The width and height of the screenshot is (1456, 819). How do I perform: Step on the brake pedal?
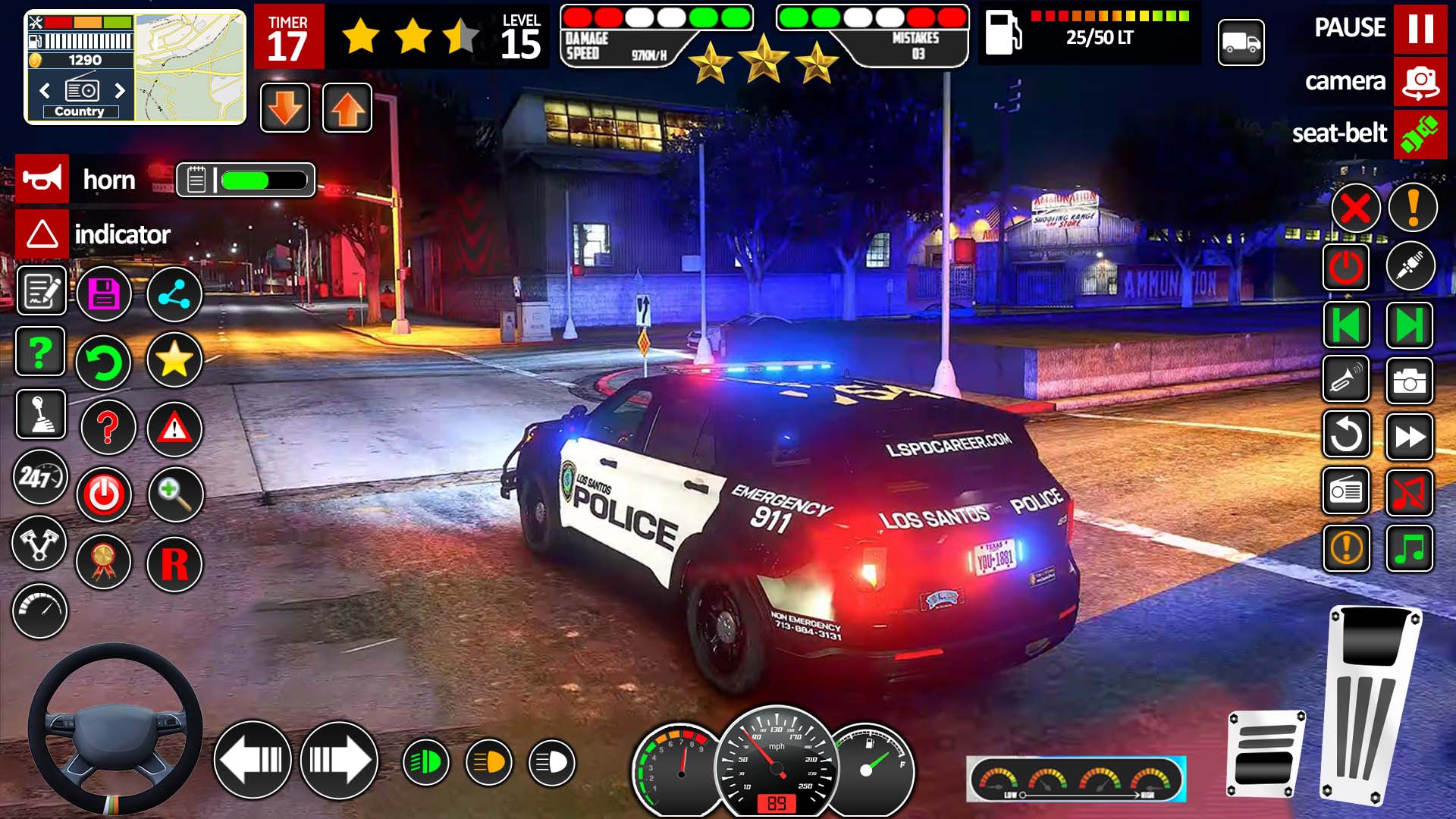pos(1265,755)
